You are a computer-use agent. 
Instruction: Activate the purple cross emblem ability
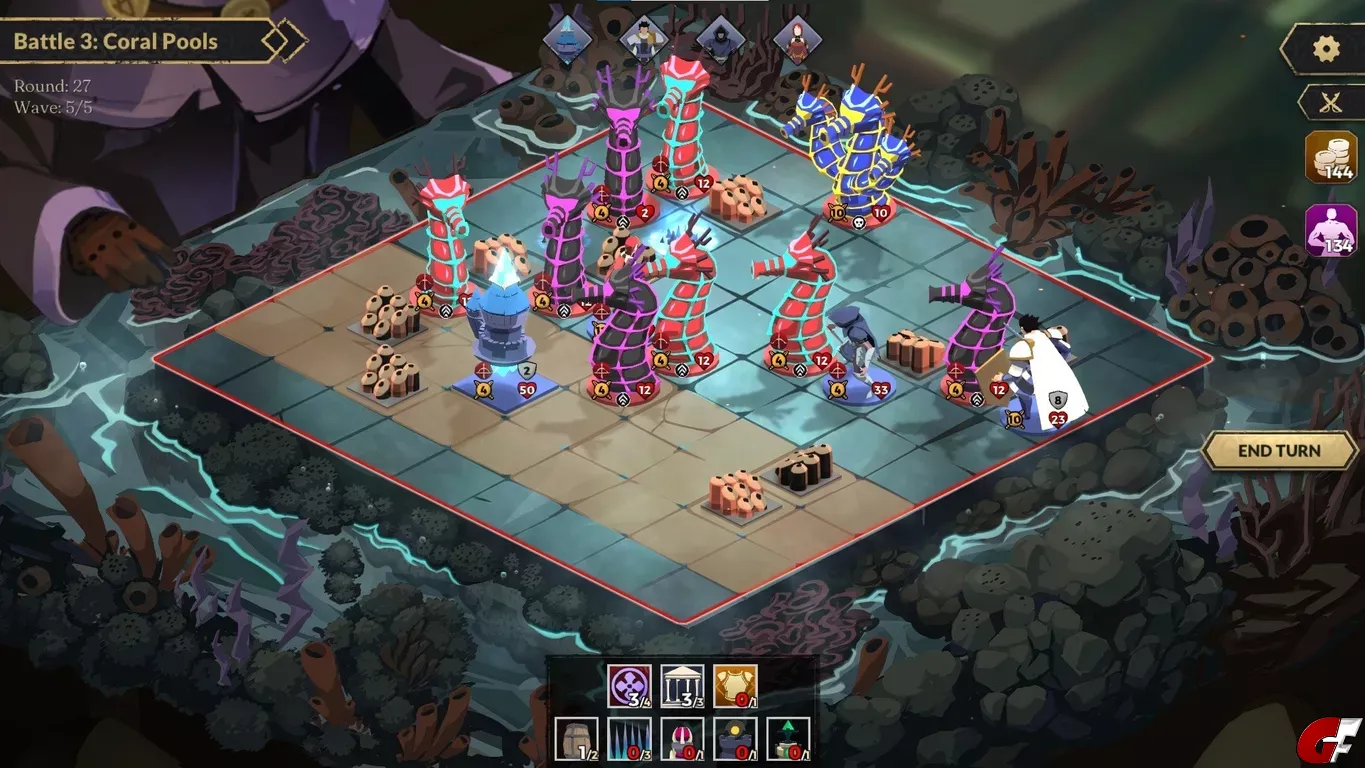click(629, 686)
